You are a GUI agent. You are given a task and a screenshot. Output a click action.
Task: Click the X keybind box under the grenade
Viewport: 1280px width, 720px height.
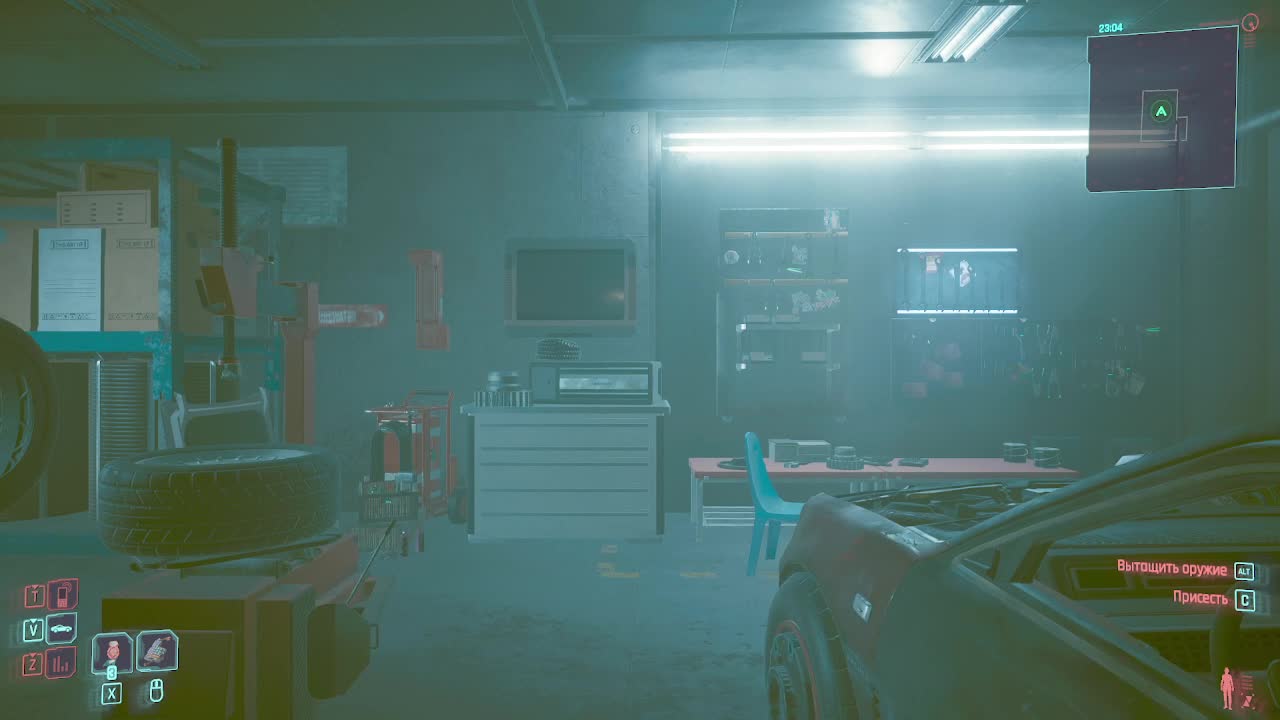coord(110,692)
